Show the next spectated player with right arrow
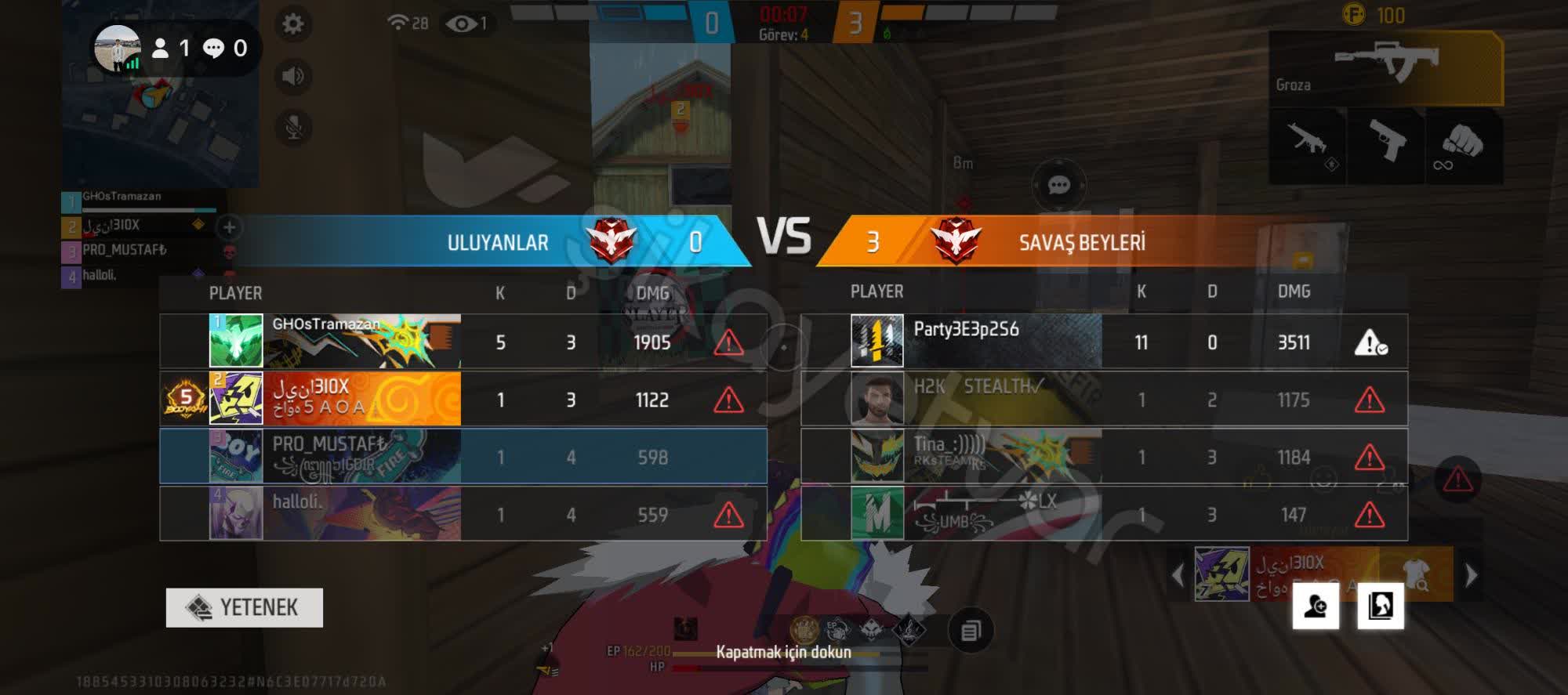 point(1471,575)
